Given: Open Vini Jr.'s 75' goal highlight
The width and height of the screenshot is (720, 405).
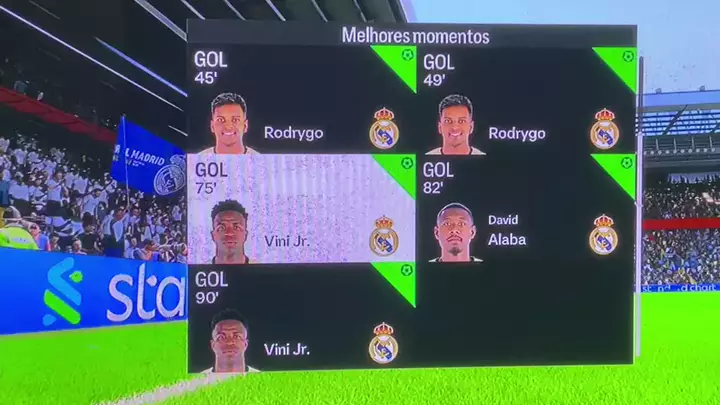Looking at the screenshot, I should [302, 209].
